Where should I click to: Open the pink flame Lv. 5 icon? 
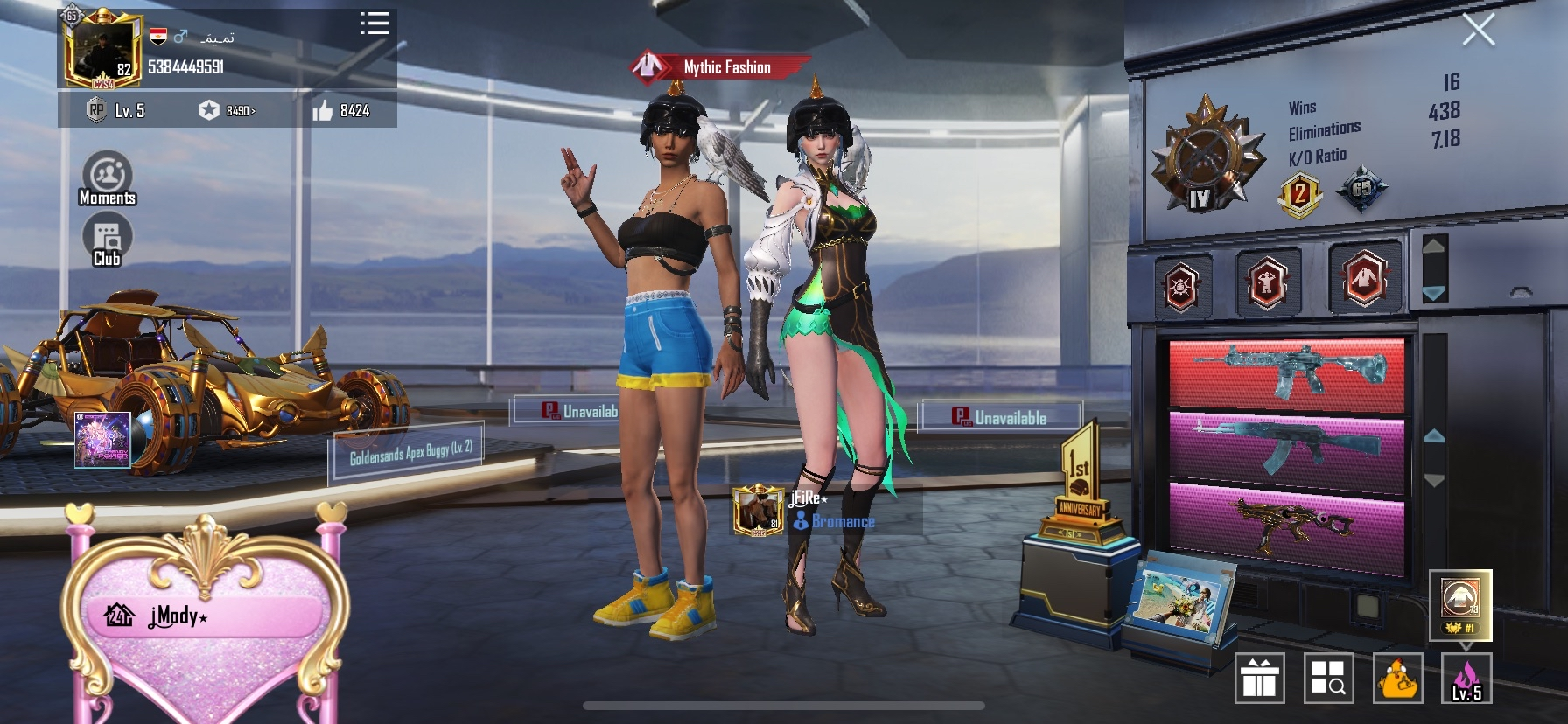1466,678
